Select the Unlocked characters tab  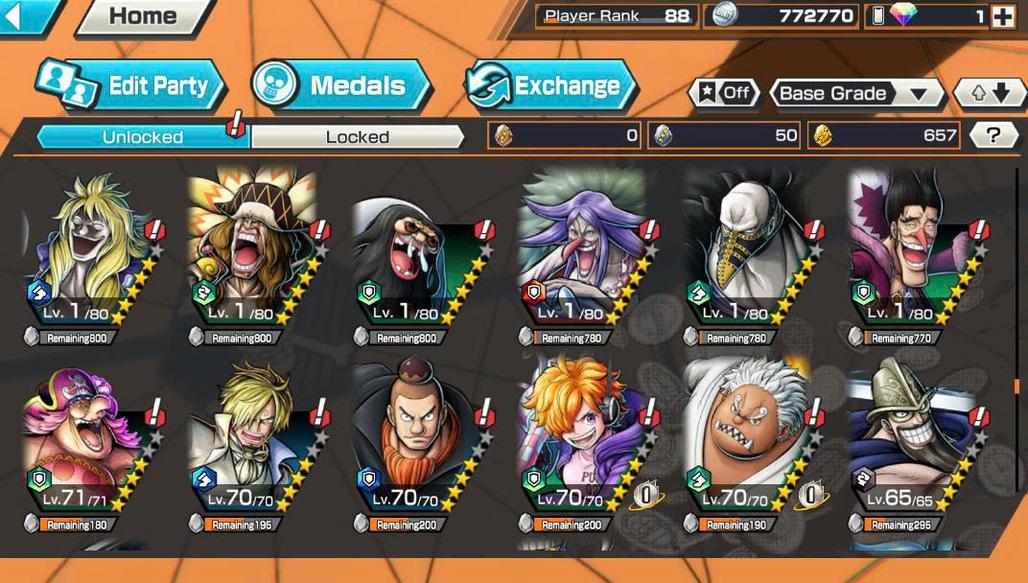[142, 137]
